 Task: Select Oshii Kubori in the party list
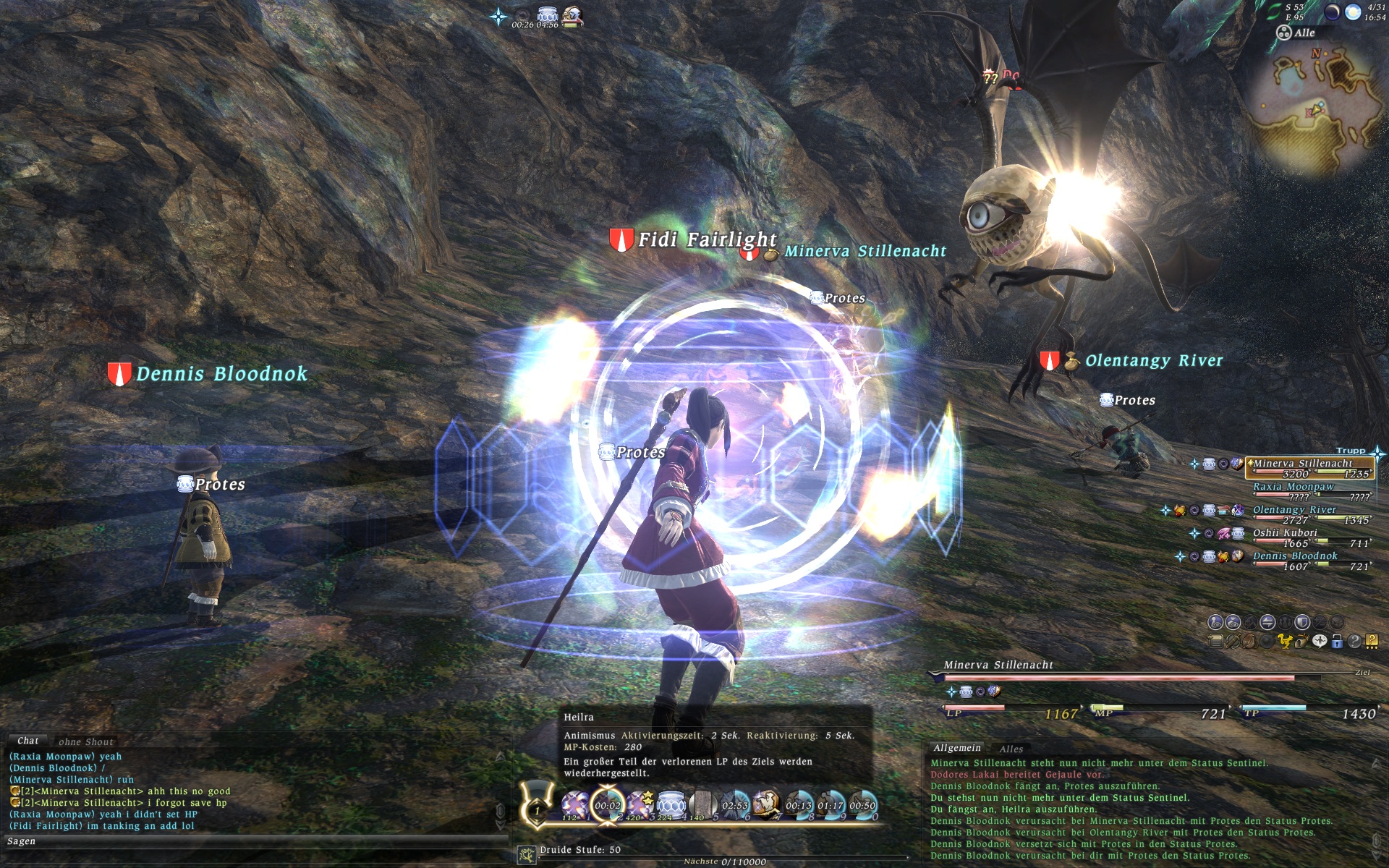[x=1285, y=533]
